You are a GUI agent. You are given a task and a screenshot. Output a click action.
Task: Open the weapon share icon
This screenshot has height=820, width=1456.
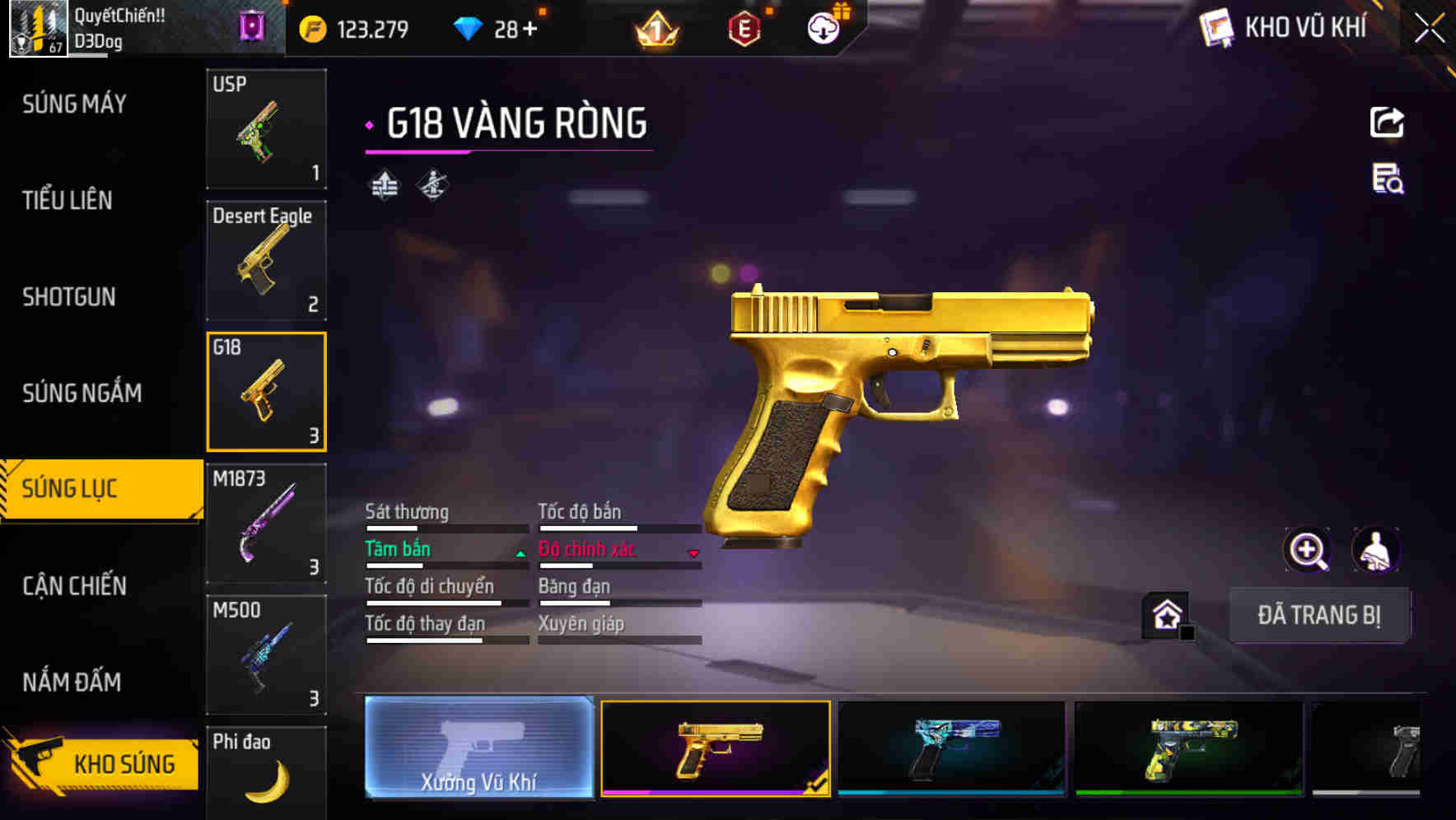pyautogui.click(x=1387, y=122)
